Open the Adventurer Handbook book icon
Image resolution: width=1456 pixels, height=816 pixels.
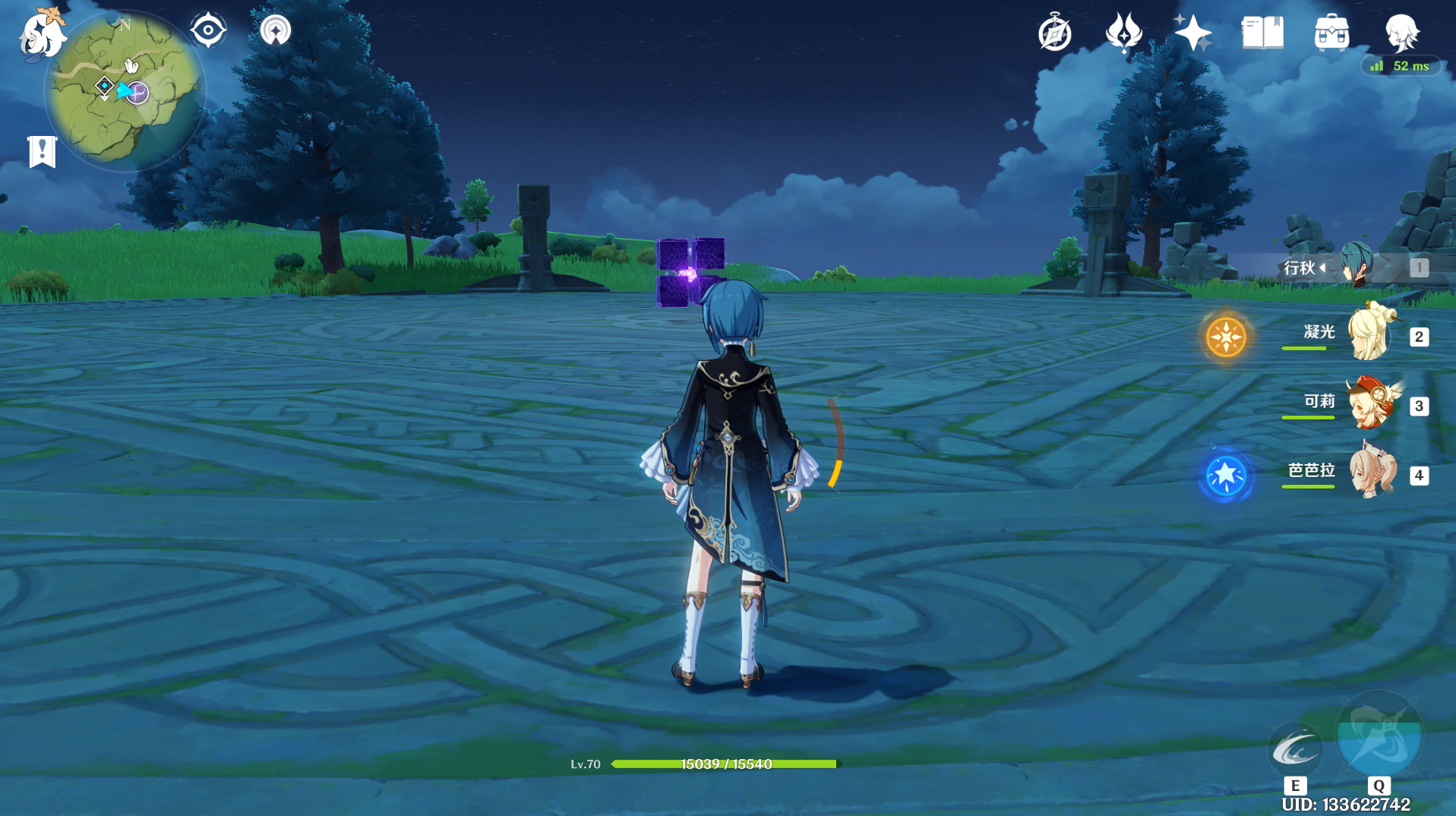point(1262,33)
